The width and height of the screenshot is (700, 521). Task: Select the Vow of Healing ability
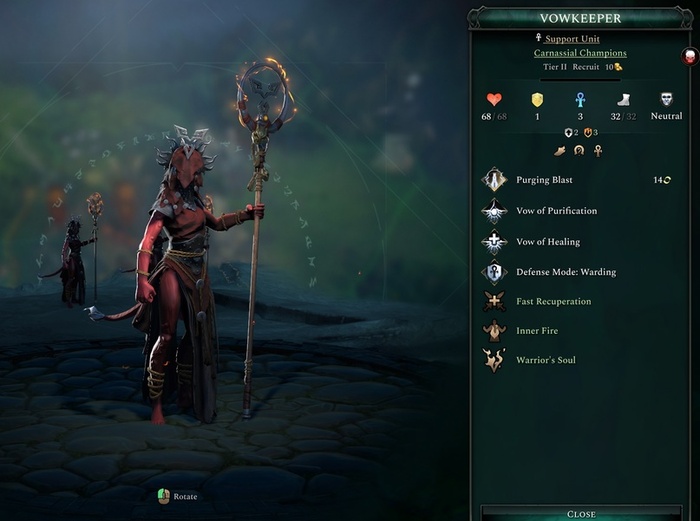click(x=547, y=242)
